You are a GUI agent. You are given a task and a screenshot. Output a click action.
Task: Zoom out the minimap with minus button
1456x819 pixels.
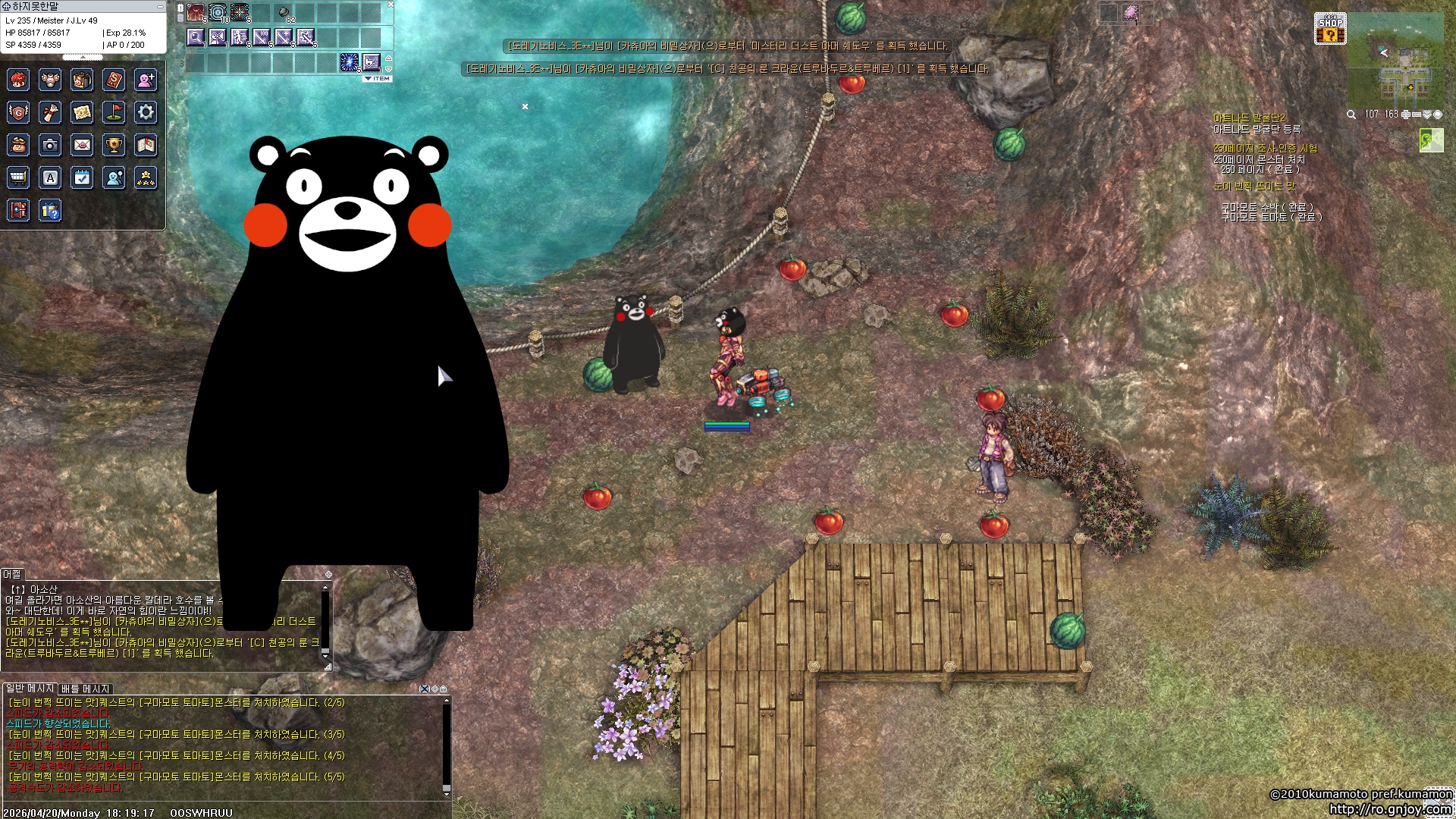pos(1416,115)
